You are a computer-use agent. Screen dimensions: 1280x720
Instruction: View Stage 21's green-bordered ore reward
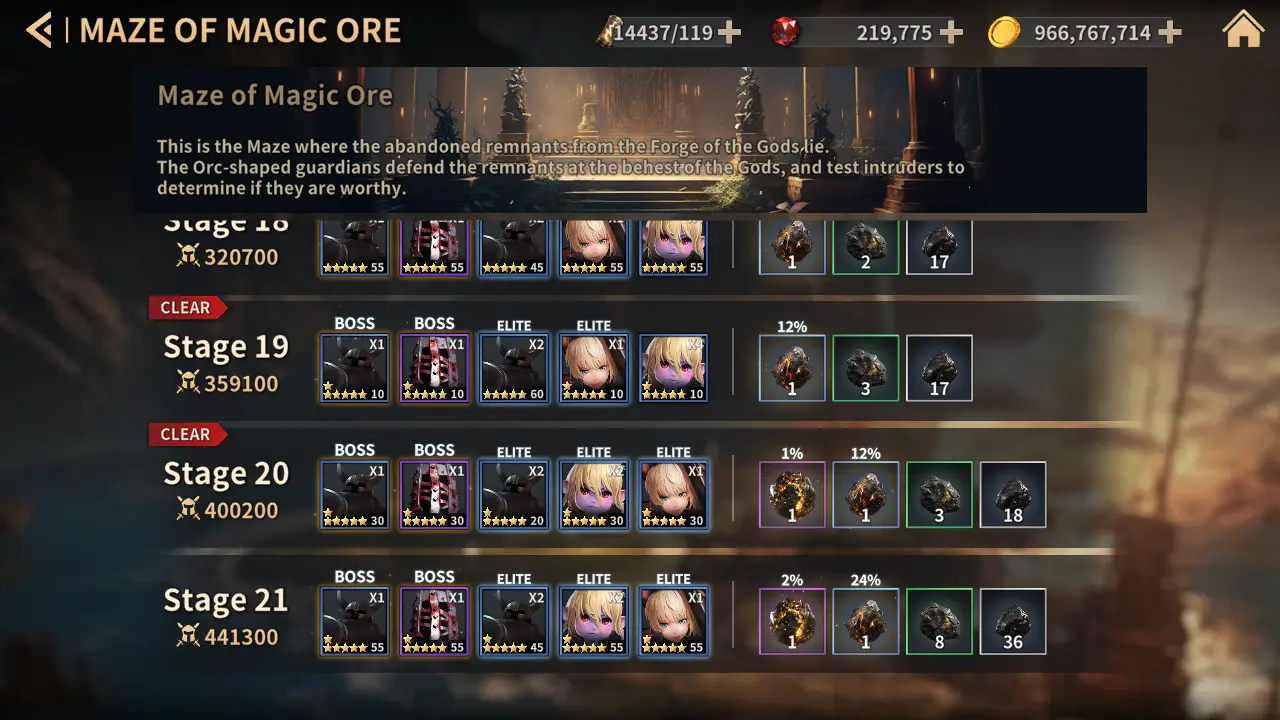coord(939,621)
